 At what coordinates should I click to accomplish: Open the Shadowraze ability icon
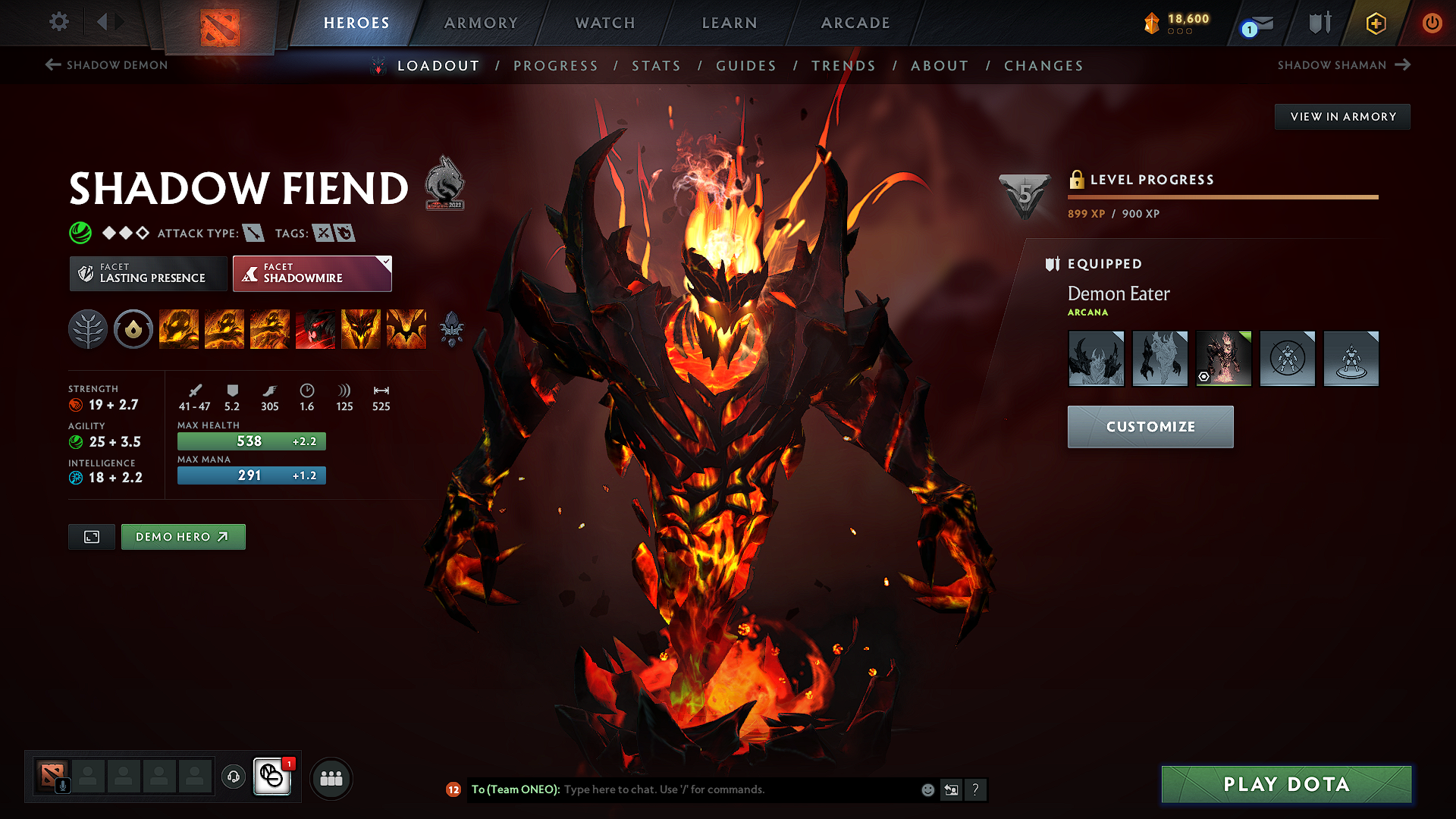tap(179, 329)
